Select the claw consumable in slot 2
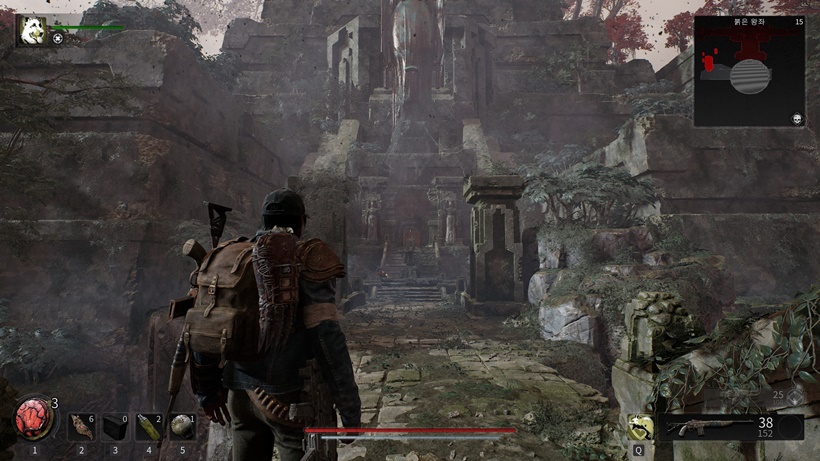Viewport: 820px width, 461px height. (83, 427)
